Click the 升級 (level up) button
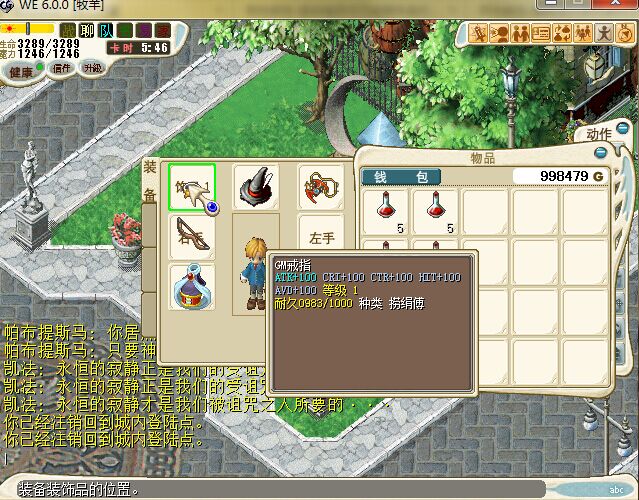639x500 pixels. point(92,68)
